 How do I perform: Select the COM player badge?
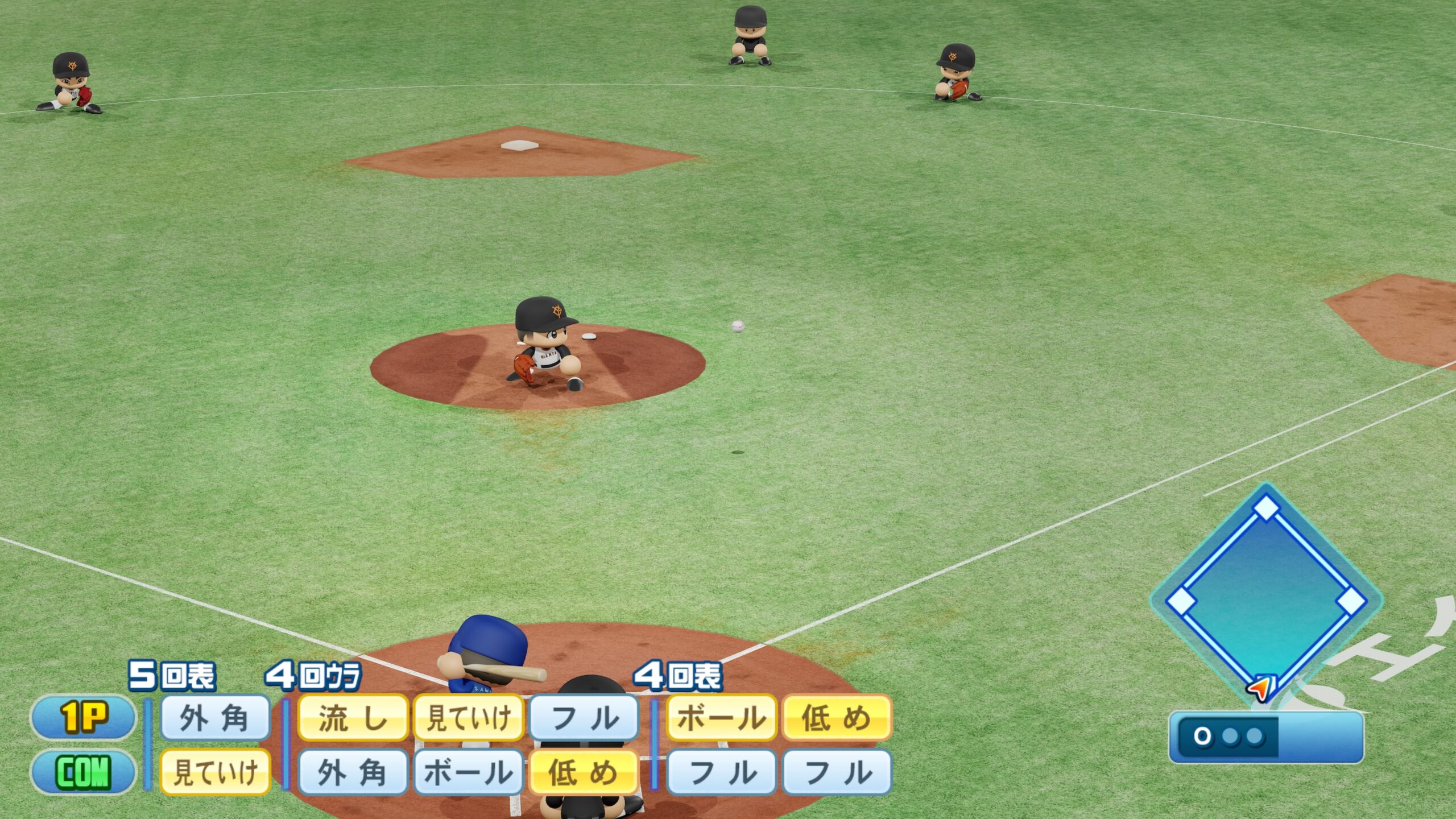(x=83, y=772)
